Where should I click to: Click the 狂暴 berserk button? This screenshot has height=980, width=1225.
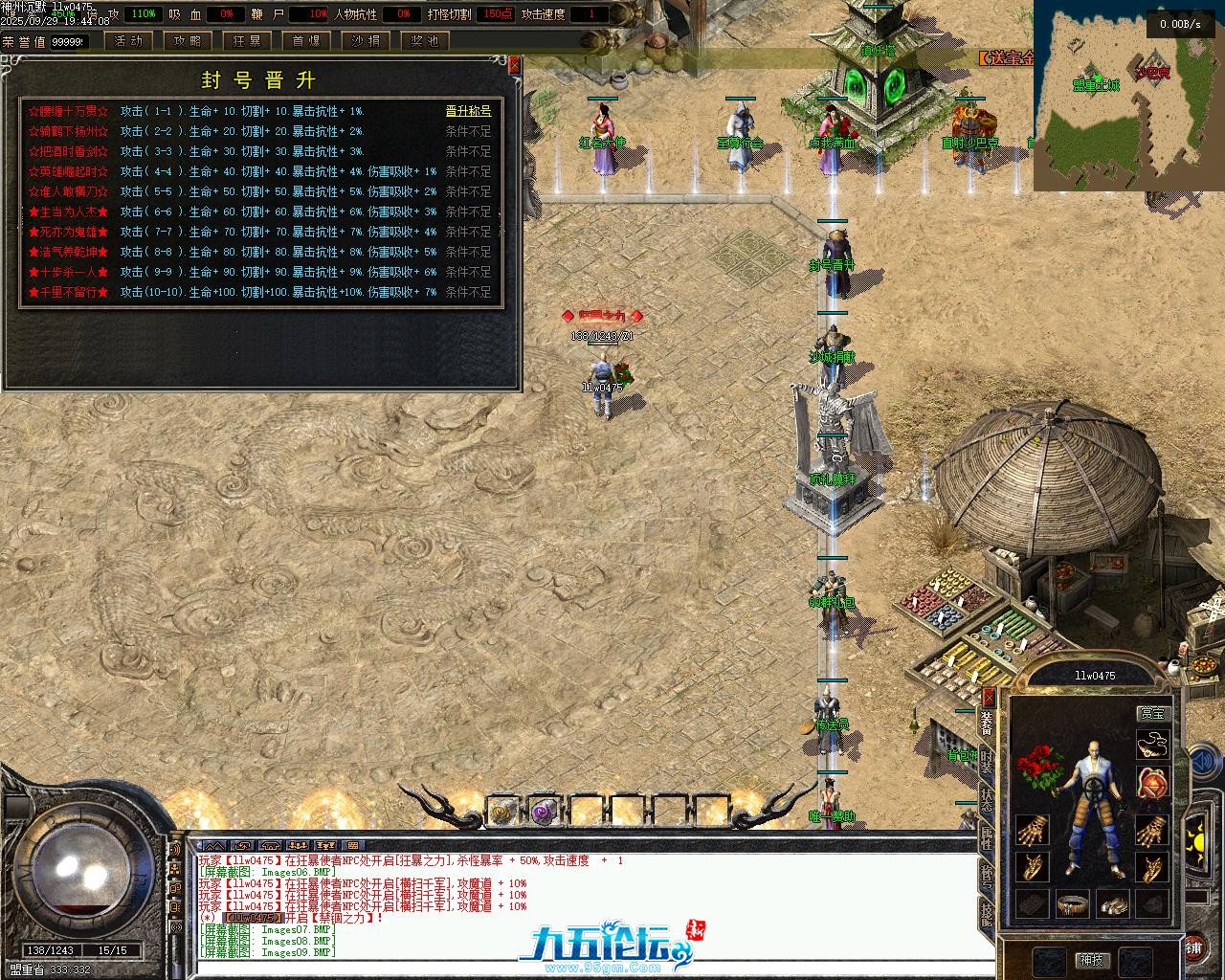point(247,41)
